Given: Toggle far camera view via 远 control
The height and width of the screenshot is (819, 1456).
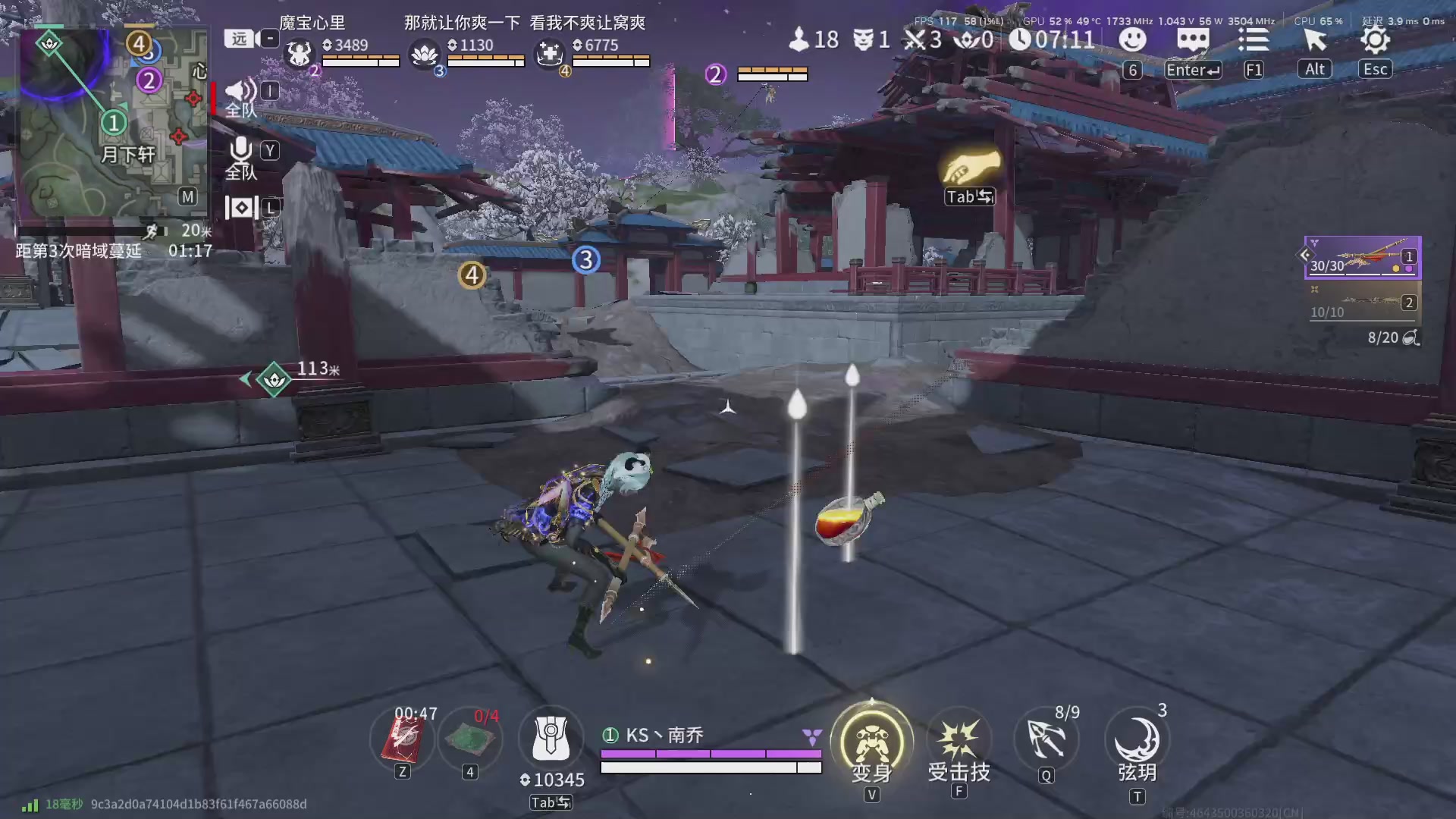Looking at the screenshot, I should (x=237, y=38).
